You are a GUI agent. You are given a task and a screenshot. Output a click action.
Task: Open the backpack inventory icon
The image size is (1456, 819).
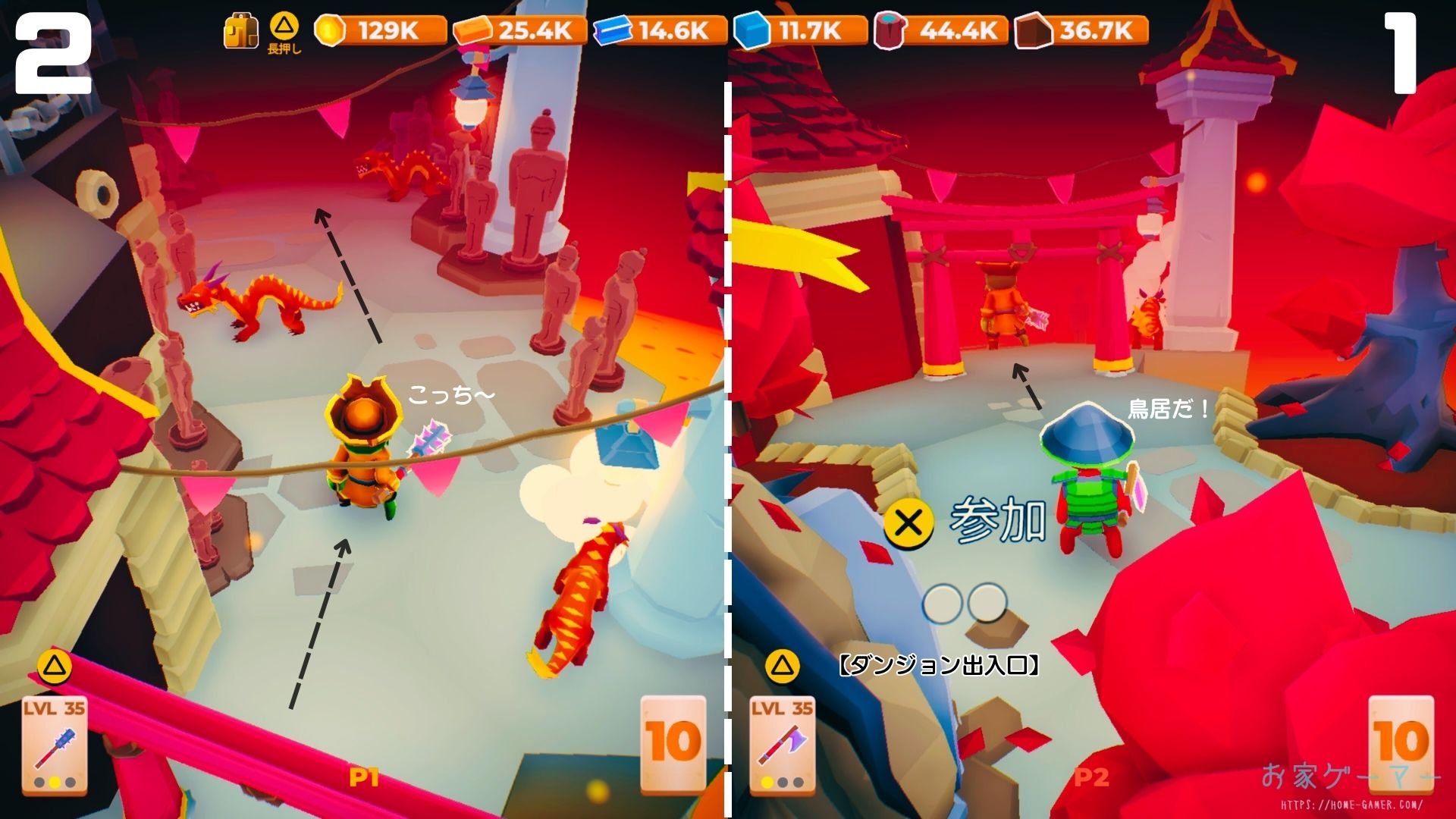240,32
